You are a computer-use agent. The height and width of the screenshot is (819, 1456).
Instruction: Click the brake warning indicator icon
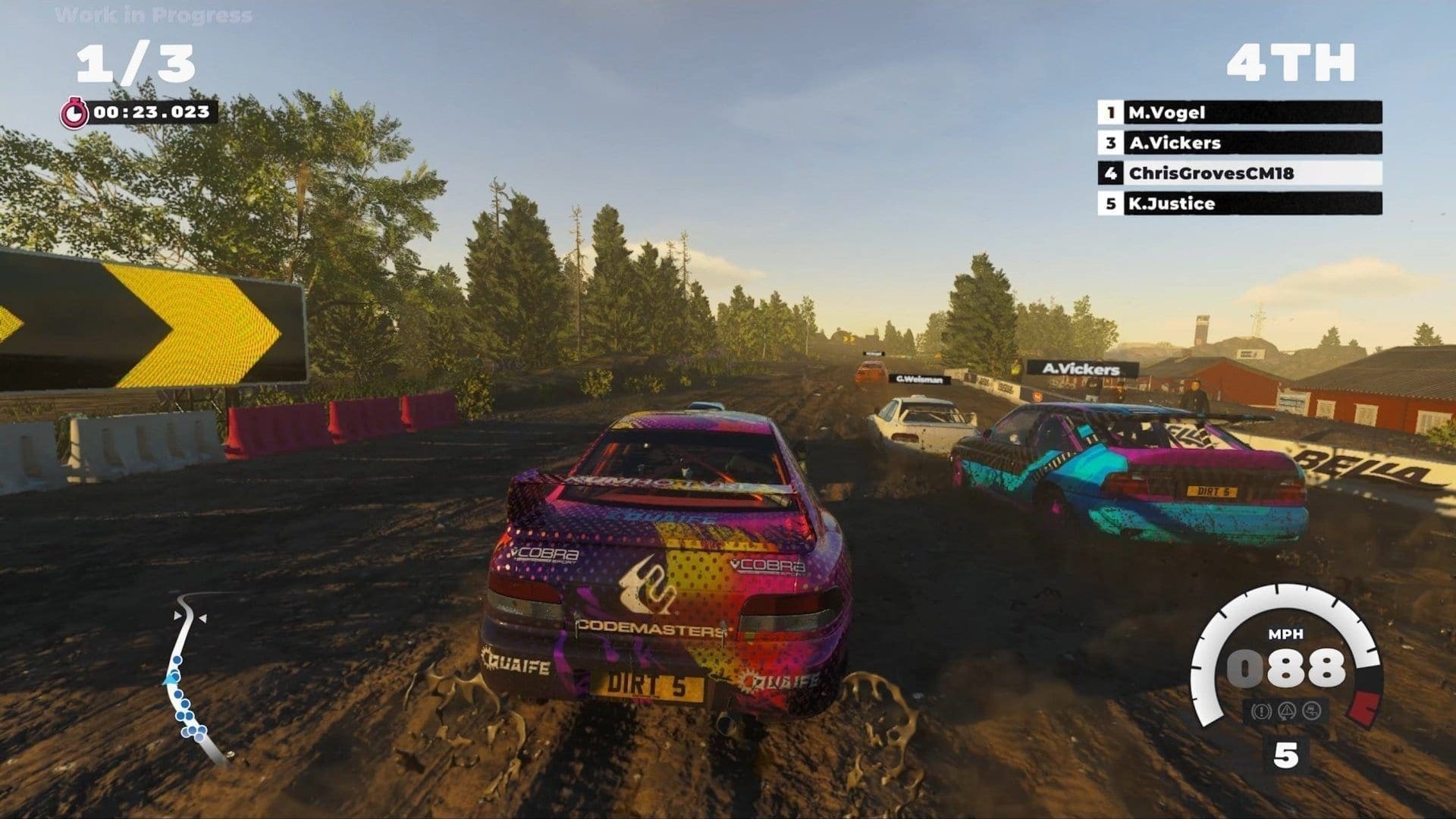pos(1261,711)
